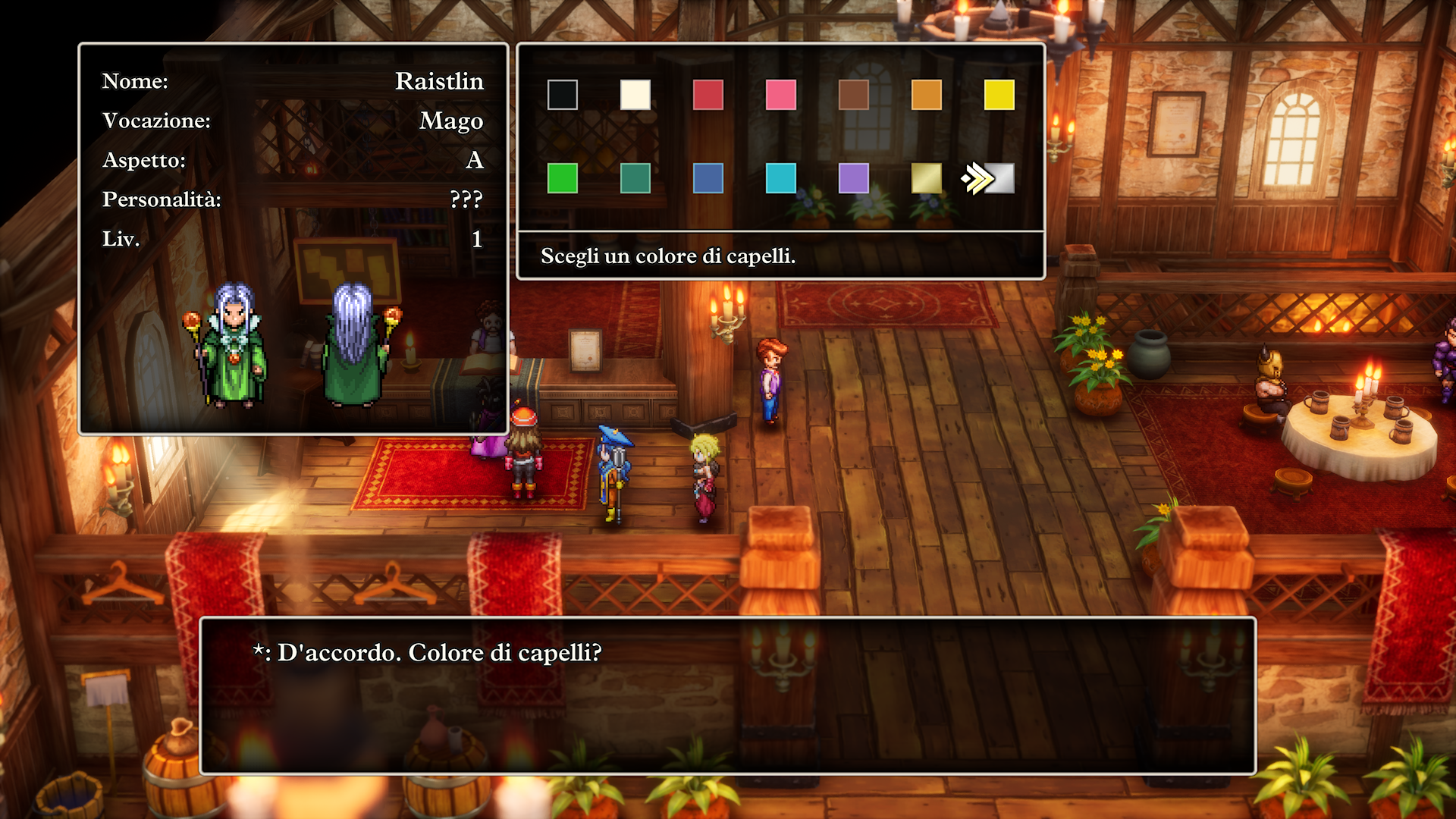Select the green hair color swatch
The width and height of the screenshot is (1456, 819).
(562, 180)
